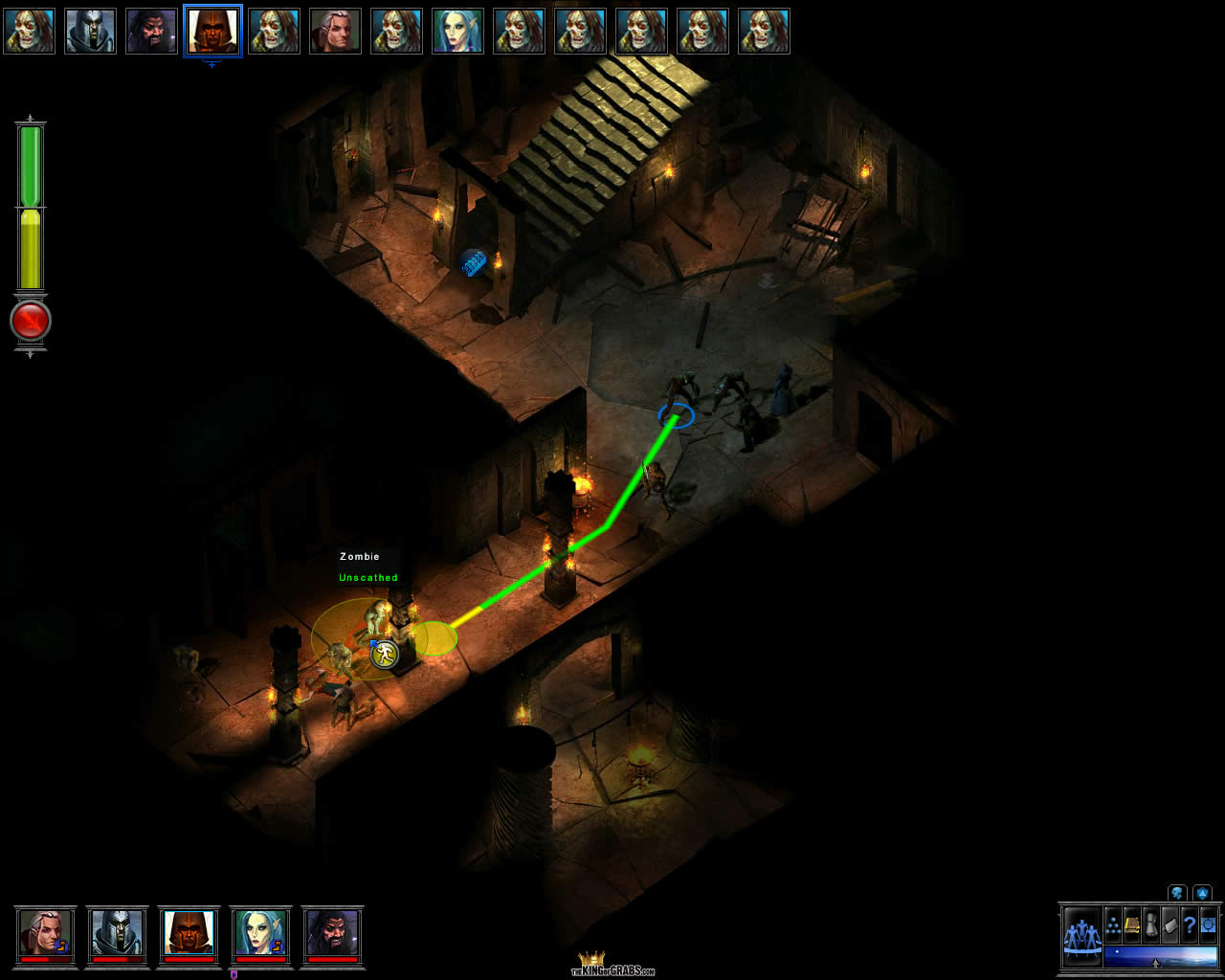Click the blue hexagon tab
1225x980 pixels.
(1202, 893)
